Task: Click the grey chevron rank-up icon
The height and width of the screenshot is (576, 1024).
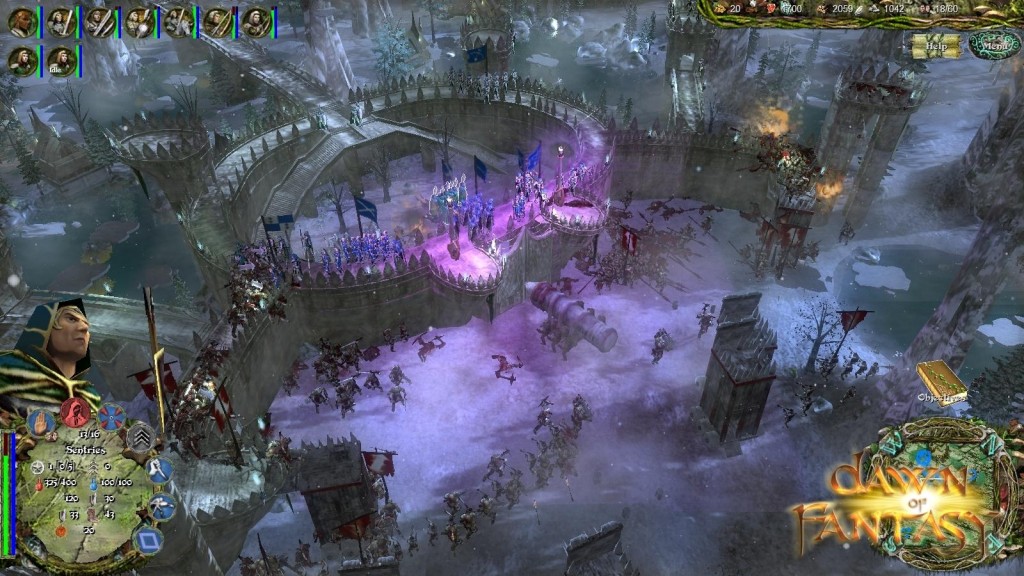Action: [139, 437]
